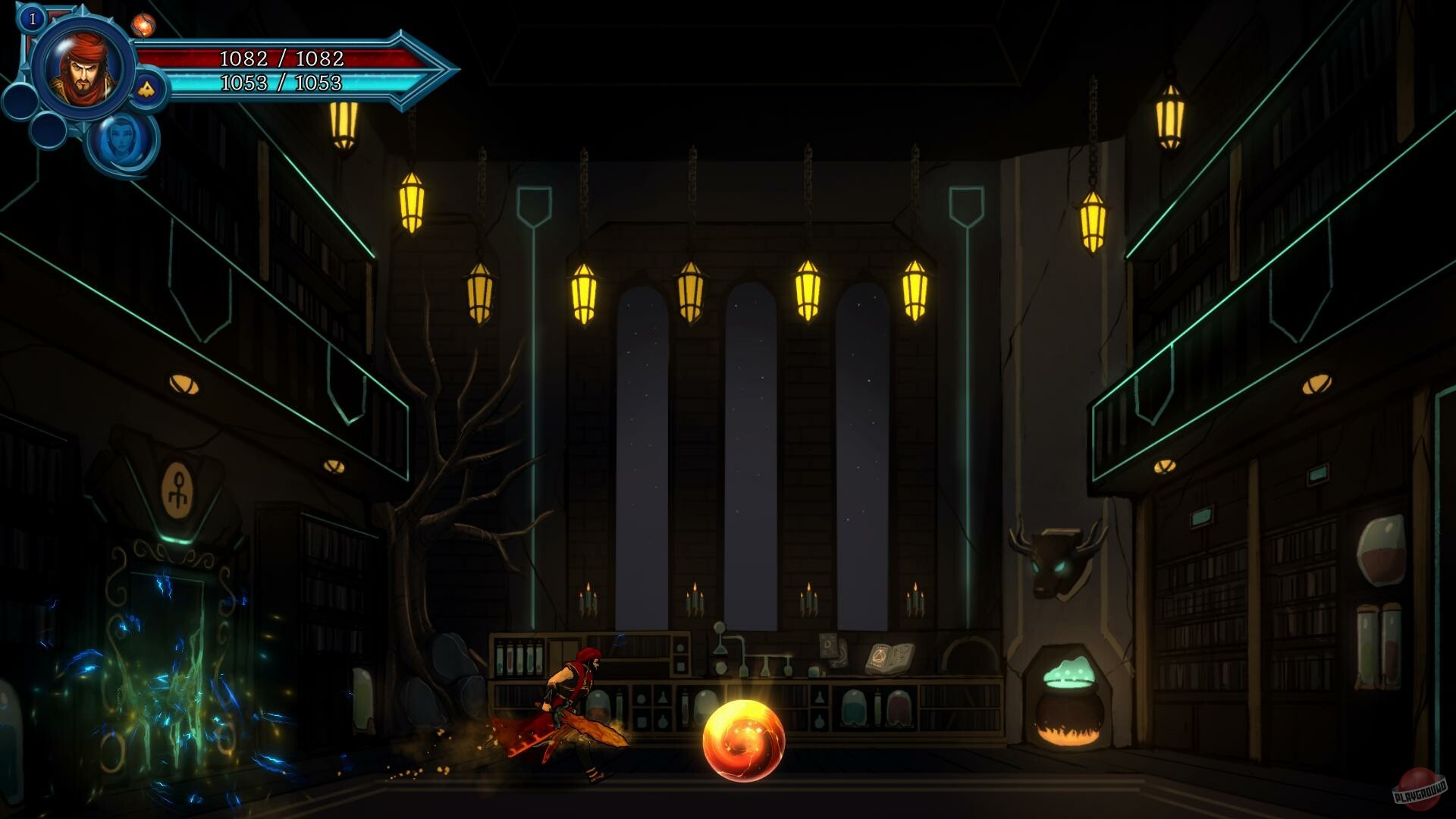Viewport: 1456px width, 819px height.
Task: Click the flaming orb icon above the health bar
Action: coord(144,24)
